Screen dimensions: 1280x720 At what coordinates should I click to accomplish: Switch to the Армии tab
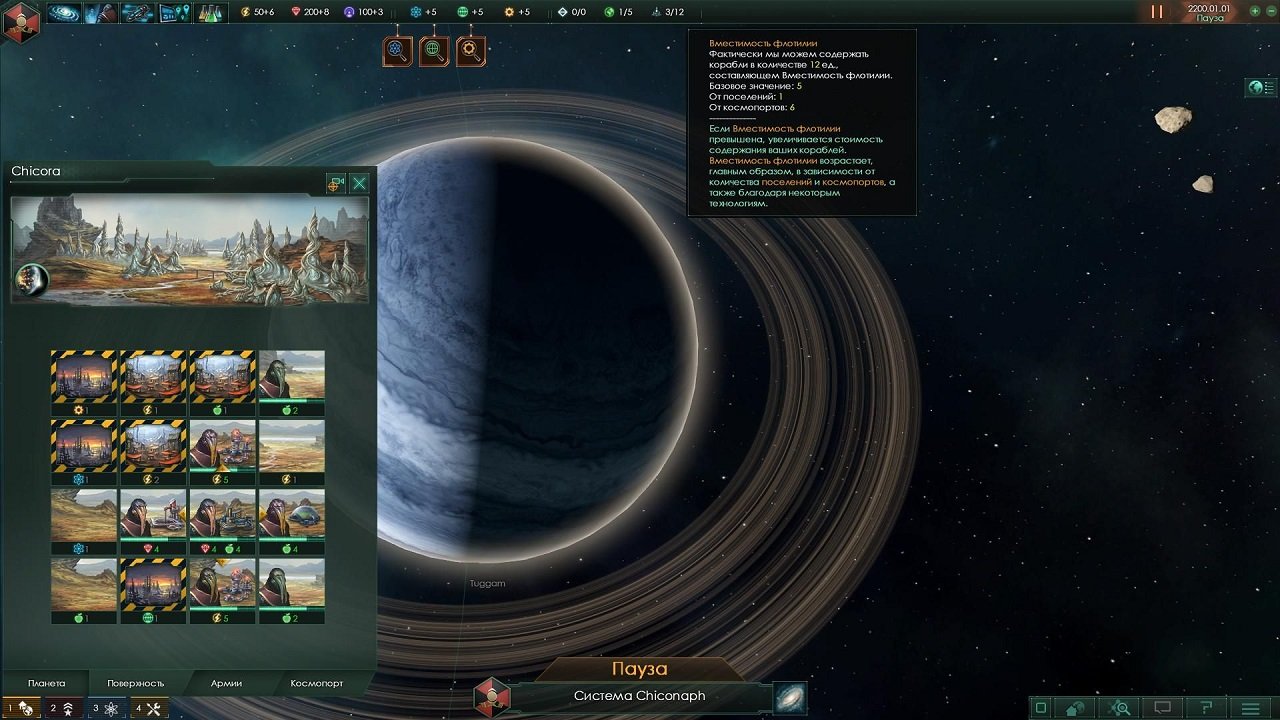(225, 682)
